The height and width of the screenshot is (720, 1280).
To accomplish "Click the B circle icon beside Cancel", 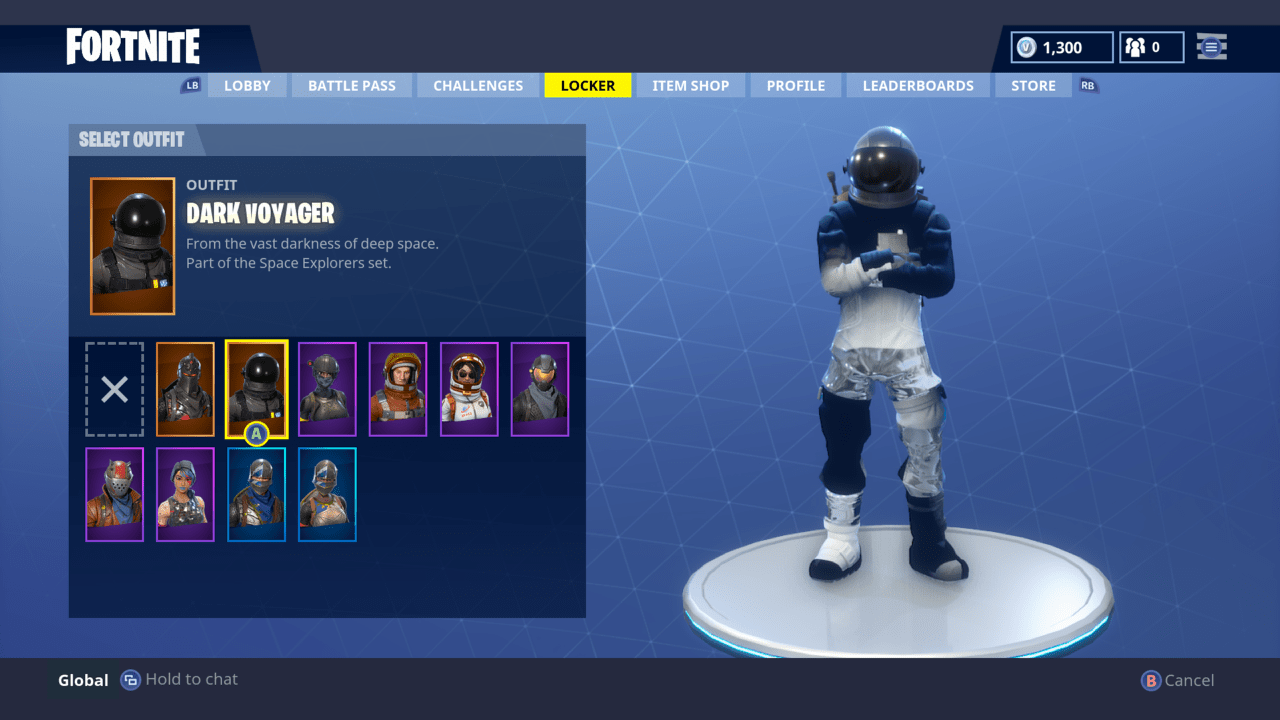I will click(x=1149, y=680).
